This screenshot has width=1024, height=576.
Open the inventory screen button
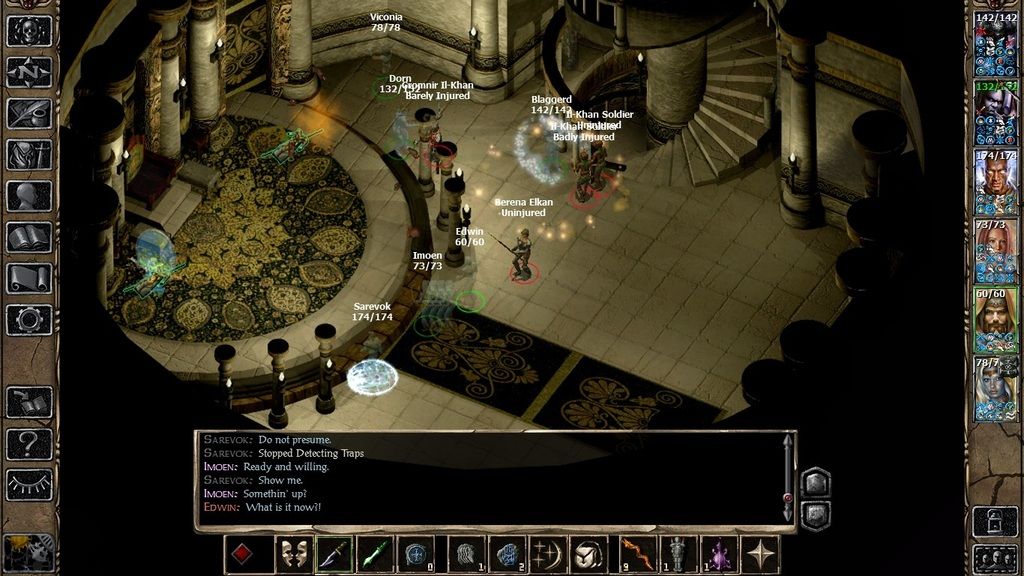click(29, 155)
